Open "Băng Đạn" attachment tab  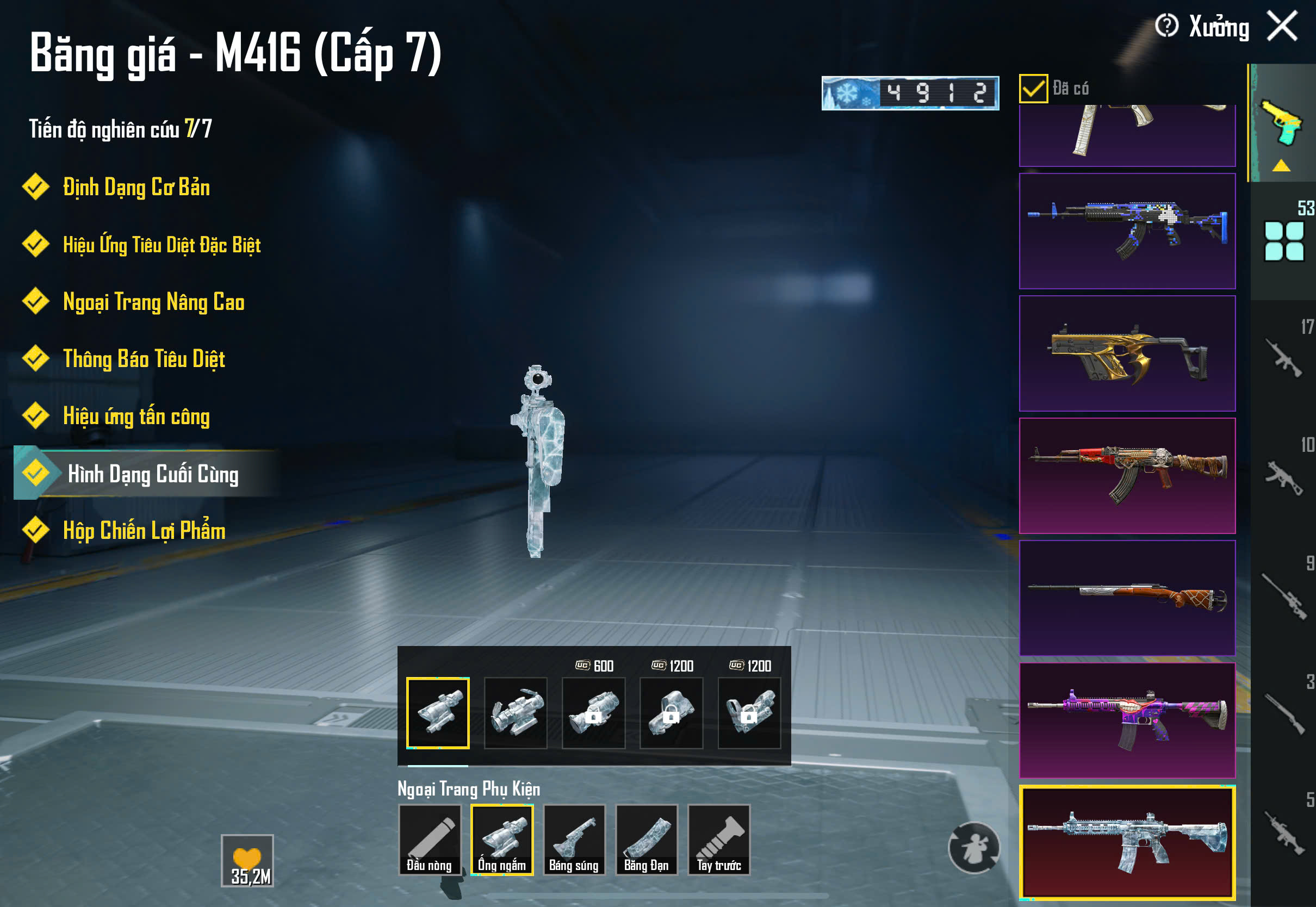coord(647,840)
